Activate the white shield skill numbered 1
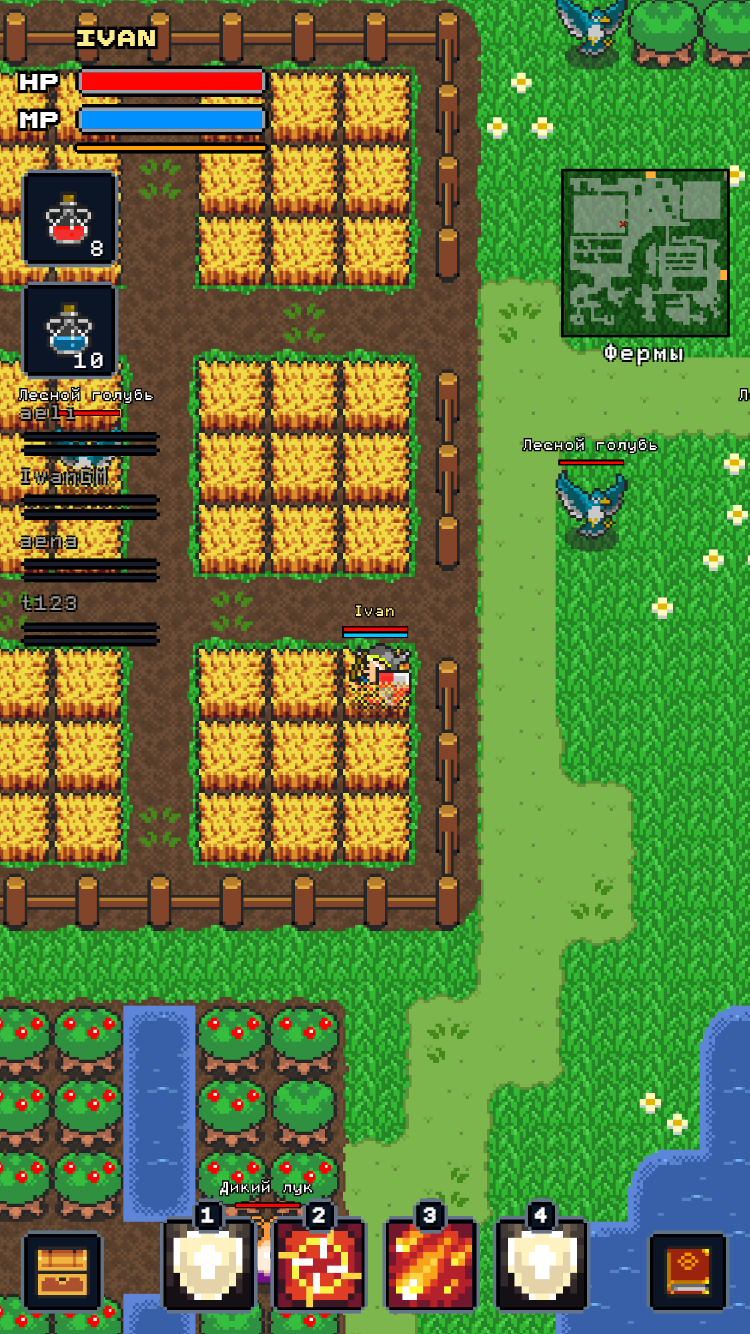 click(209, 1265)
